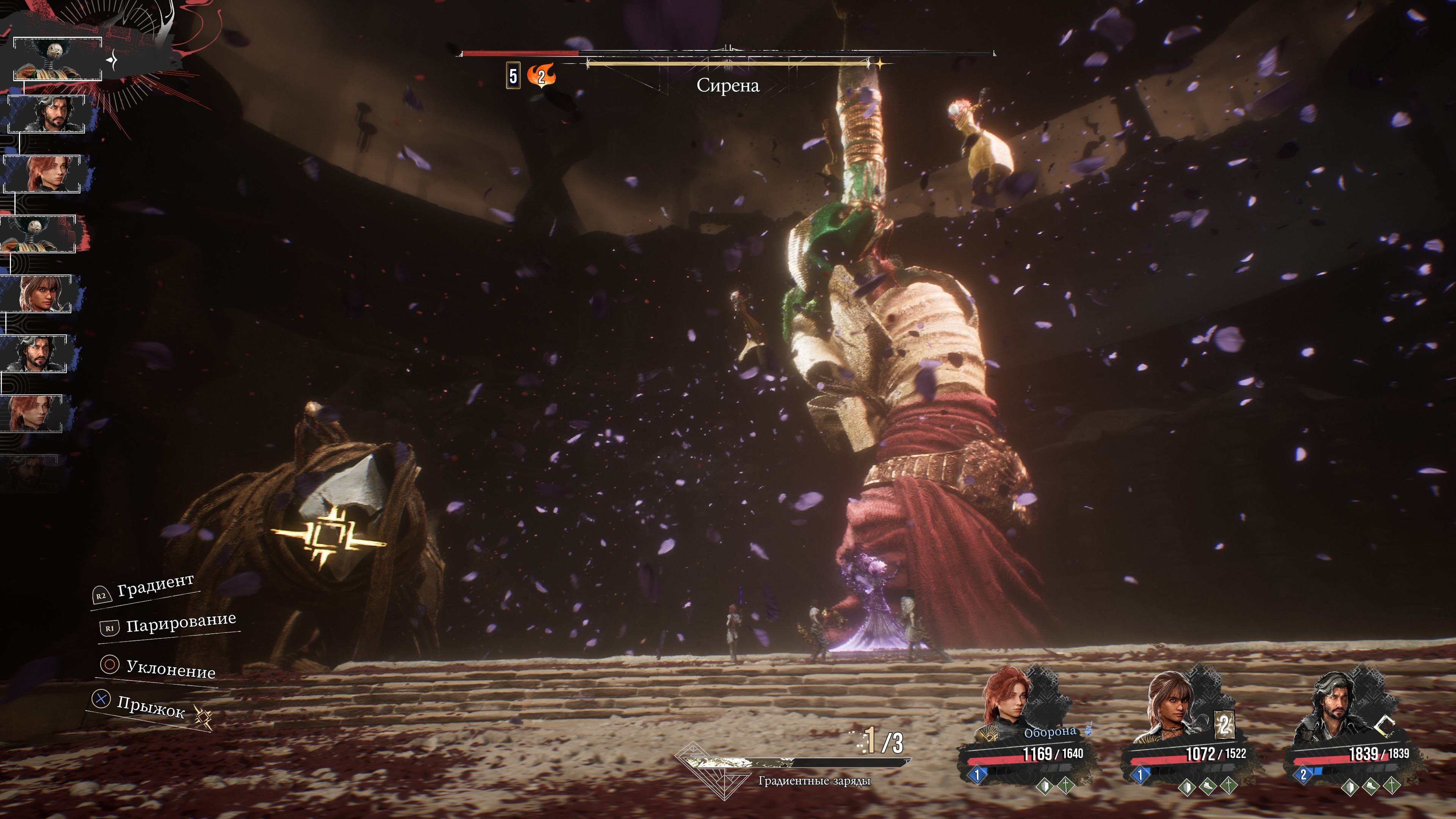
Task: Click Maelle's party portrait with 1169 HP
Action: pos(1008,704)
